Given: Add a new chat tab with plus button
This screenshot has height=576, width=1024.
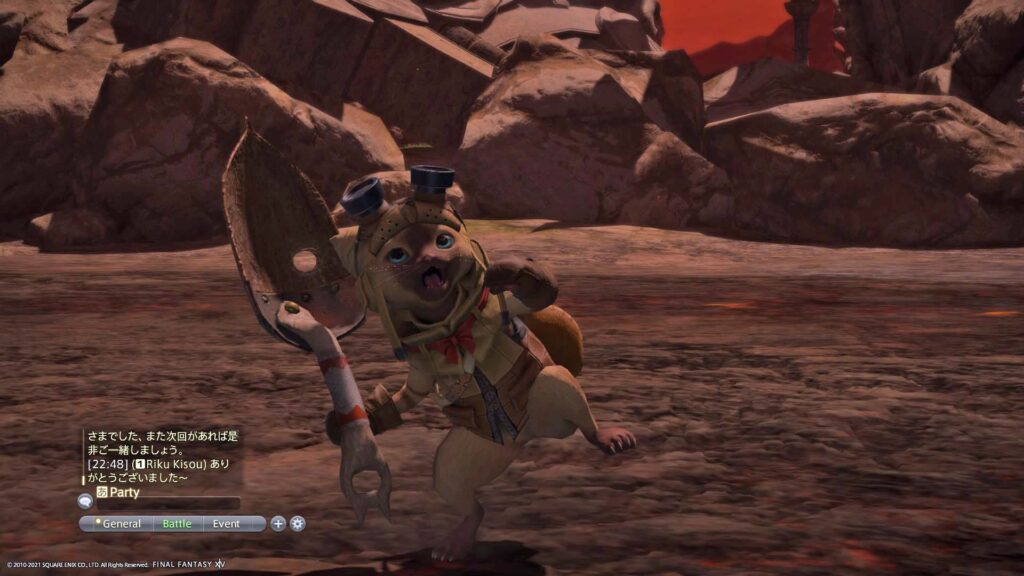Looking at the screenshot, I should 278,523.
